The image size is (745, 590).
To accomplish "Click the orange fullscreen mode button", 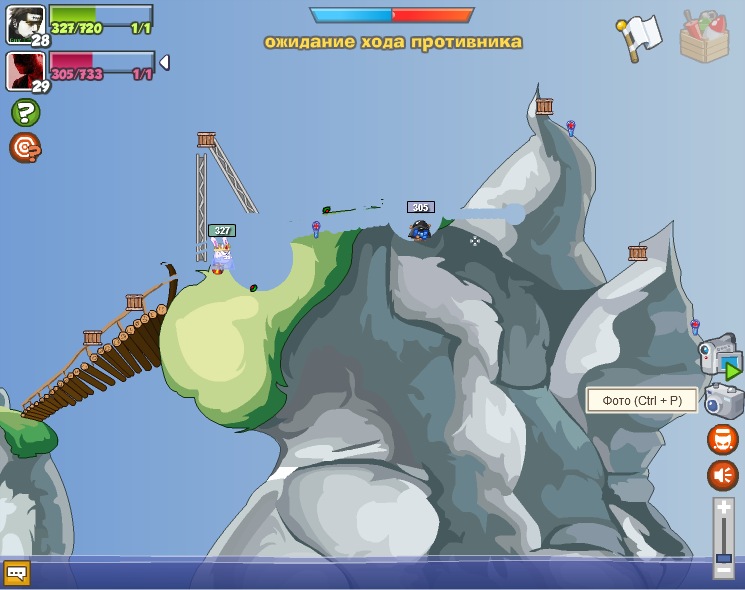I will pos(723,439).
